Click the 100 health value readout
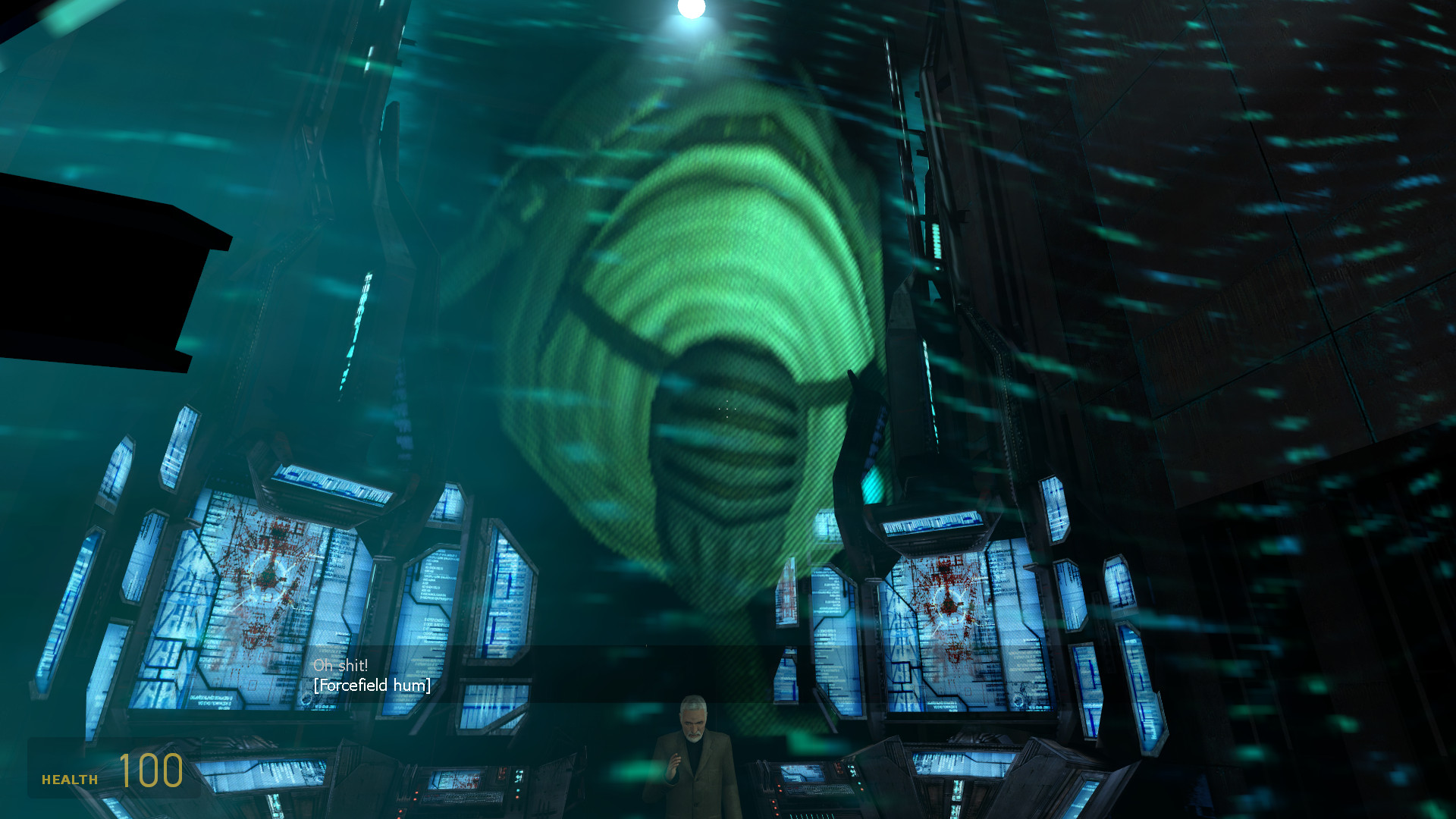Screen dimensions: 1456x819 coord(150,773)
